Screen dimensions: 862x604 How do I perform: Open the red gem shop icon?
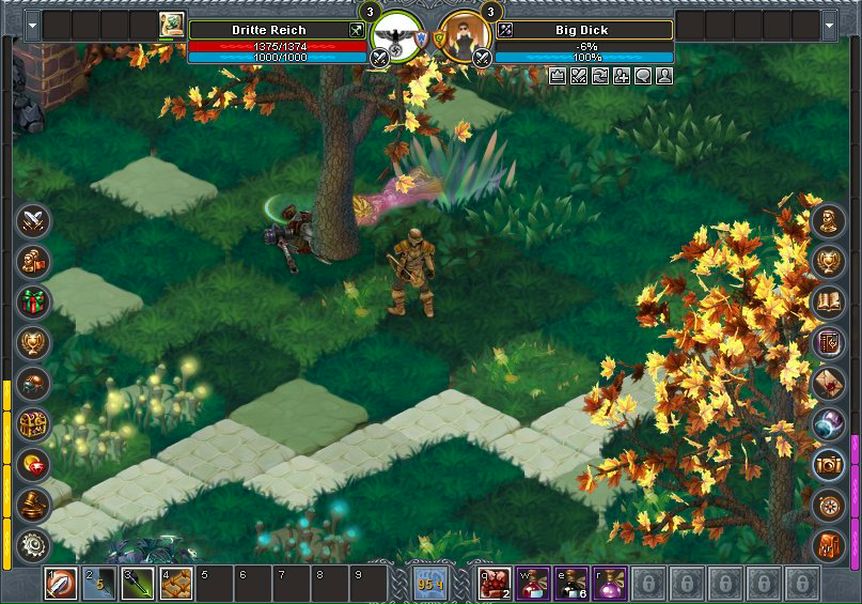tap(34, 465)
